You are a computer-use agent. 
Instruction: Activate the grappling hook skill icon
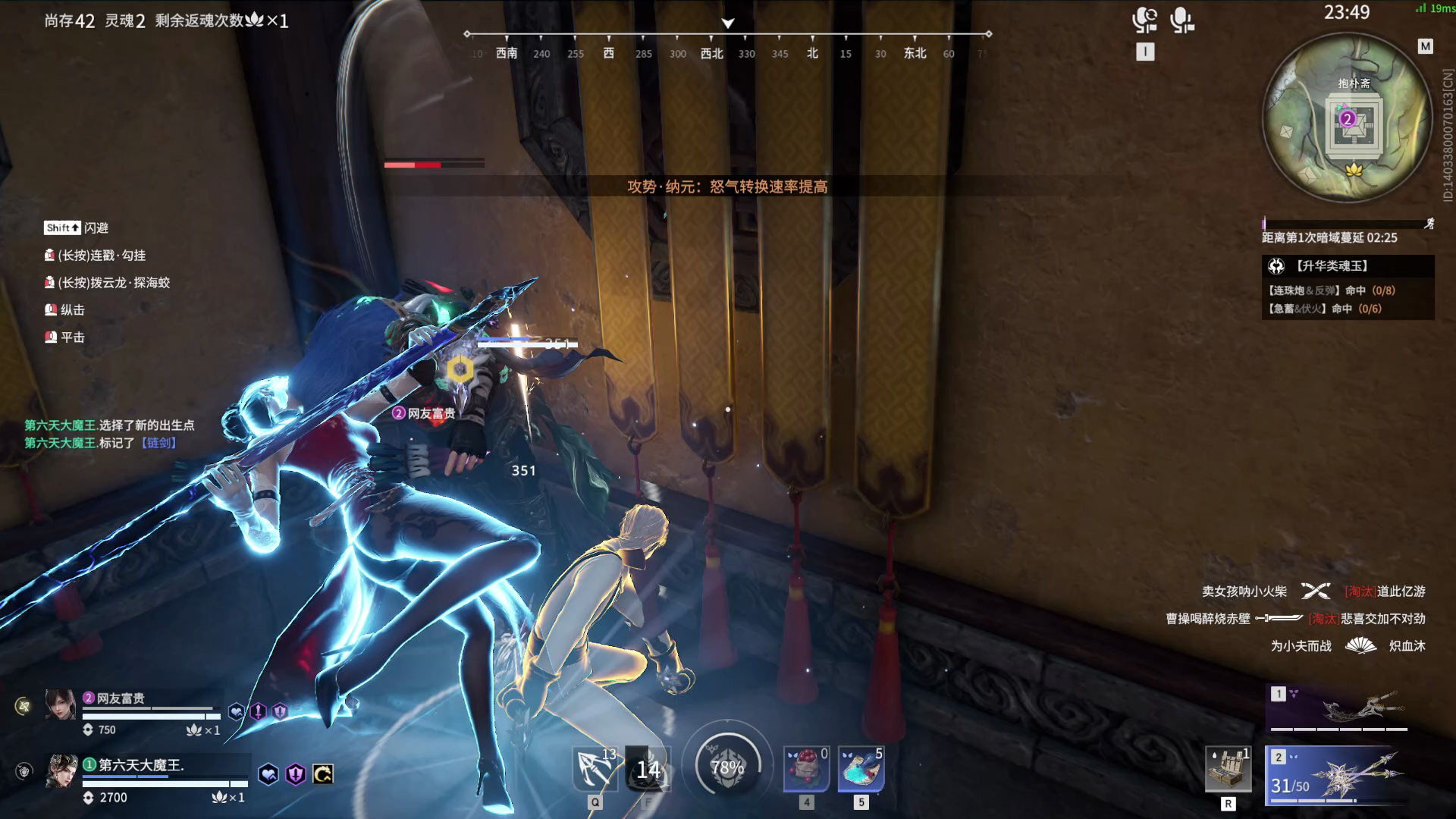[x=596, y=768]
